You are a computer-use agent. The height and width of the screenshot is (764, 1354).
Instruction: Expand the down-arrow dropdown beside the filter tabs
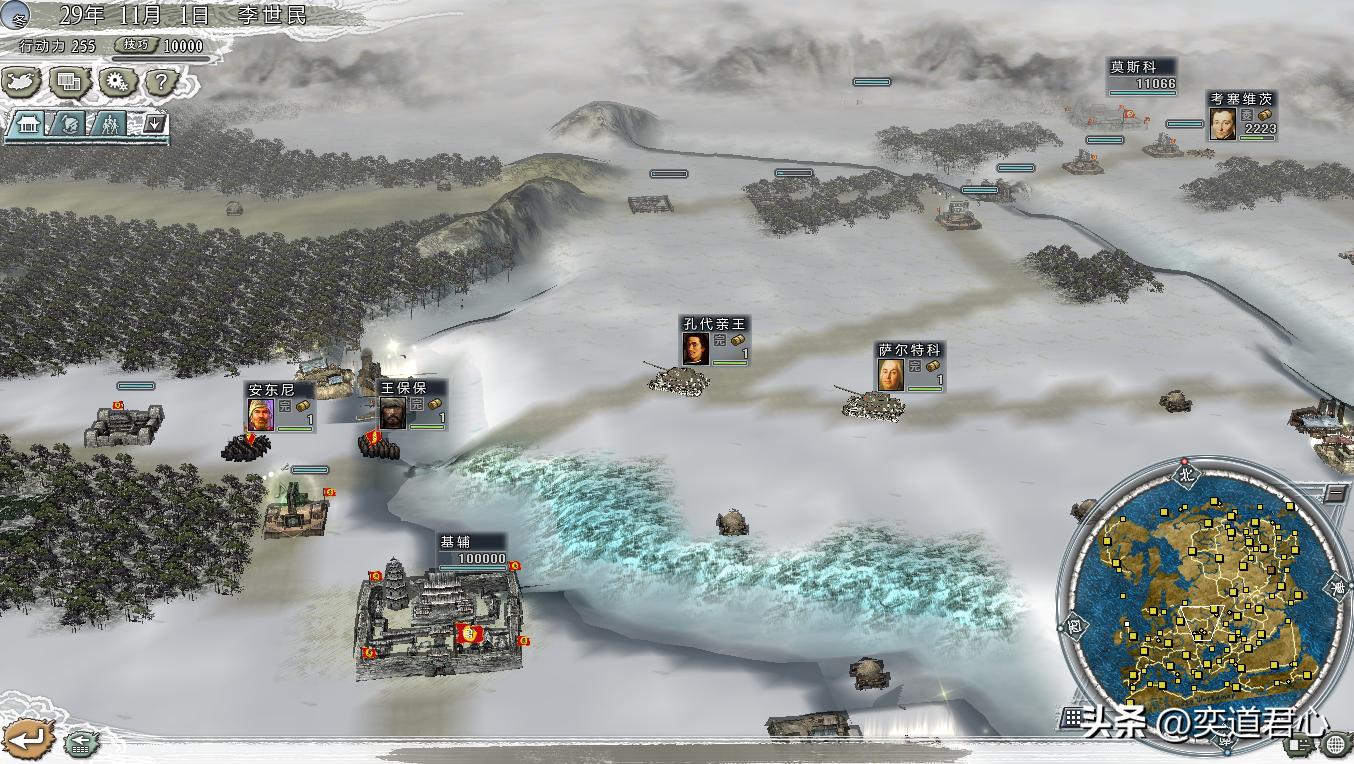[153, 124]
